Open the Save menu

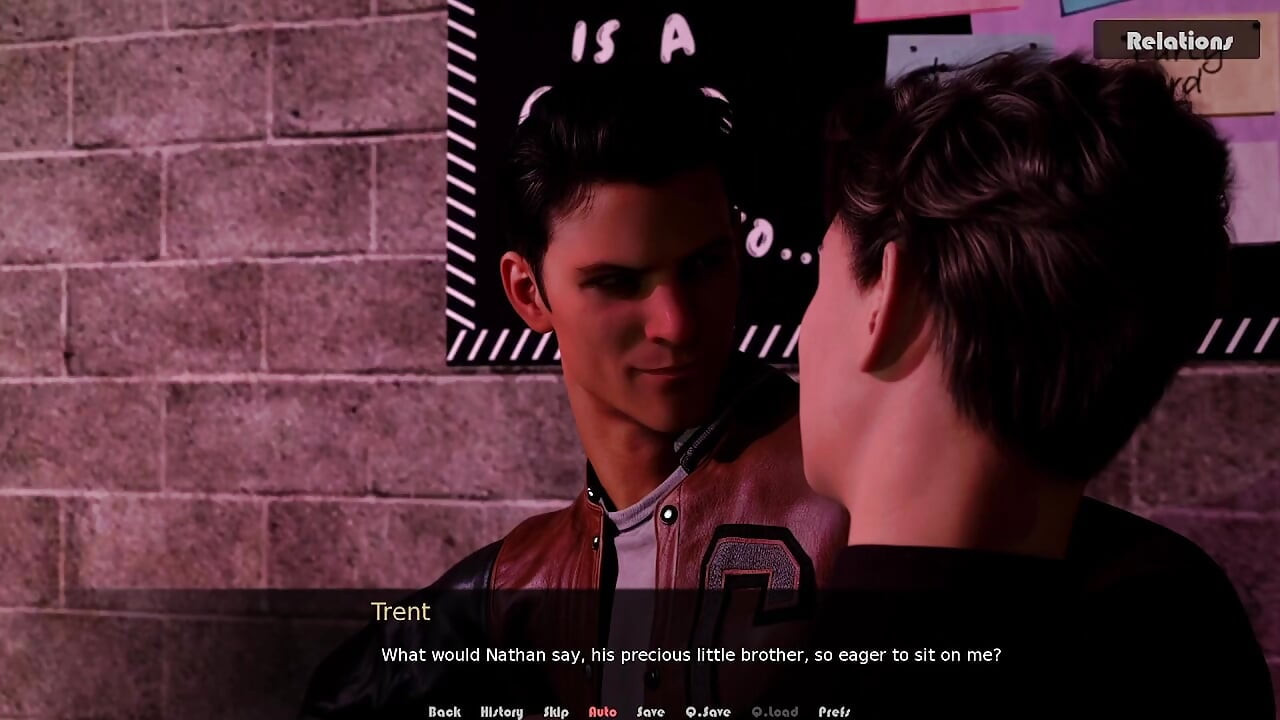point(650,712)
